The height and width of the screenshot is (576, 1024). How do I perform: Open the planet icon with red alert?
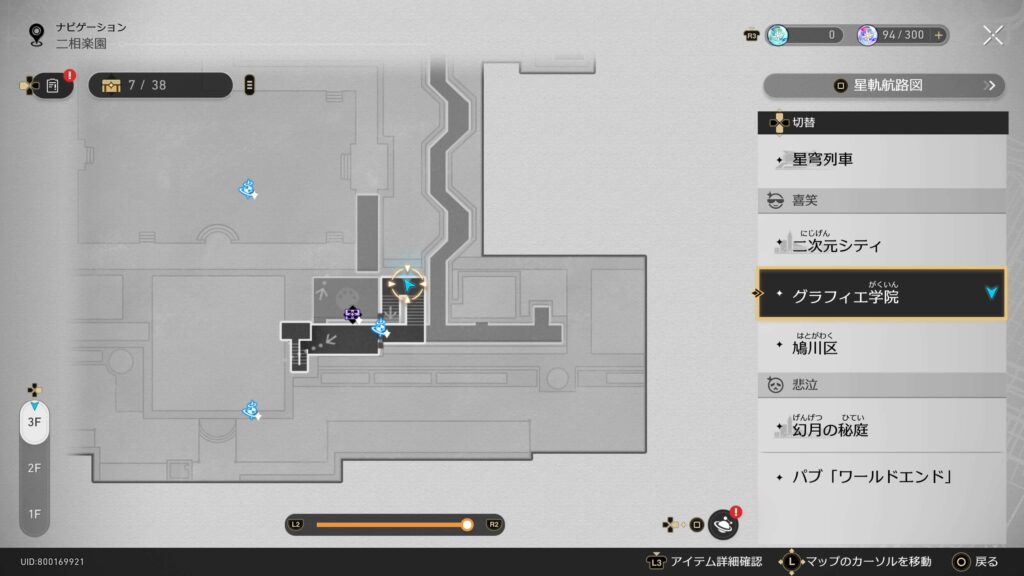tap(723, 524)
